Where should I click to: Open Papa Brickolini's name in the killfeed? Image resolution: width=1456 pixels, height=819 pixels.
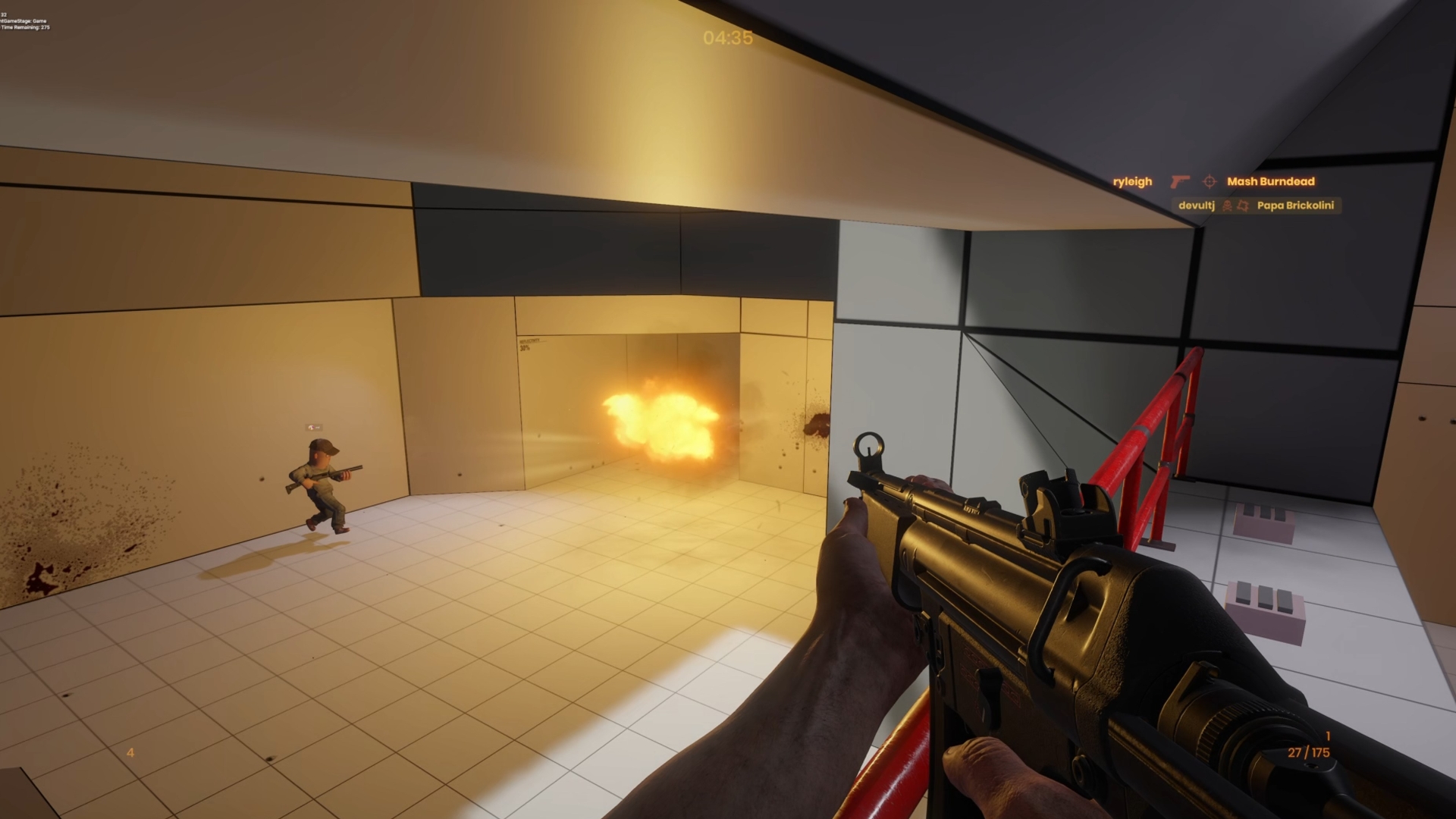[x=1294, y=206]
